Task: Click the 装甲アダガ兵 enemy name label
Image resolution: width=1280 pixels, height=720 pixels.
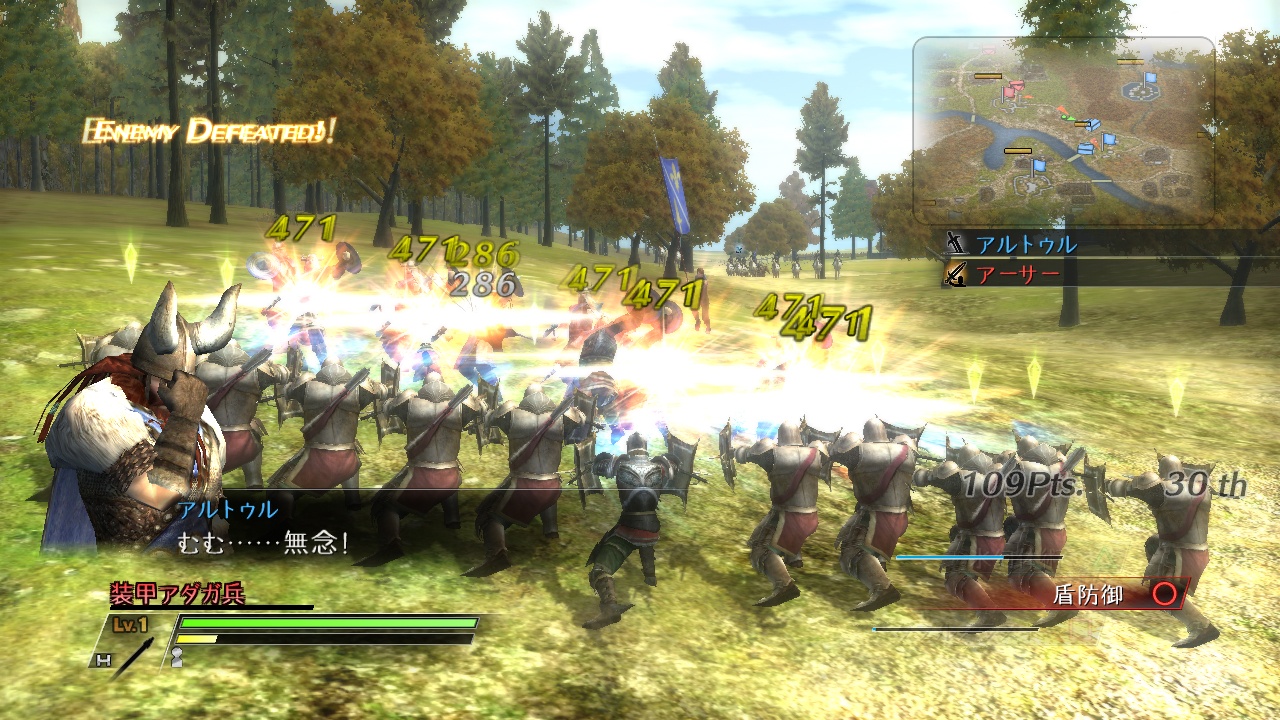Action: pyautogui.click(x=177, y=590)
